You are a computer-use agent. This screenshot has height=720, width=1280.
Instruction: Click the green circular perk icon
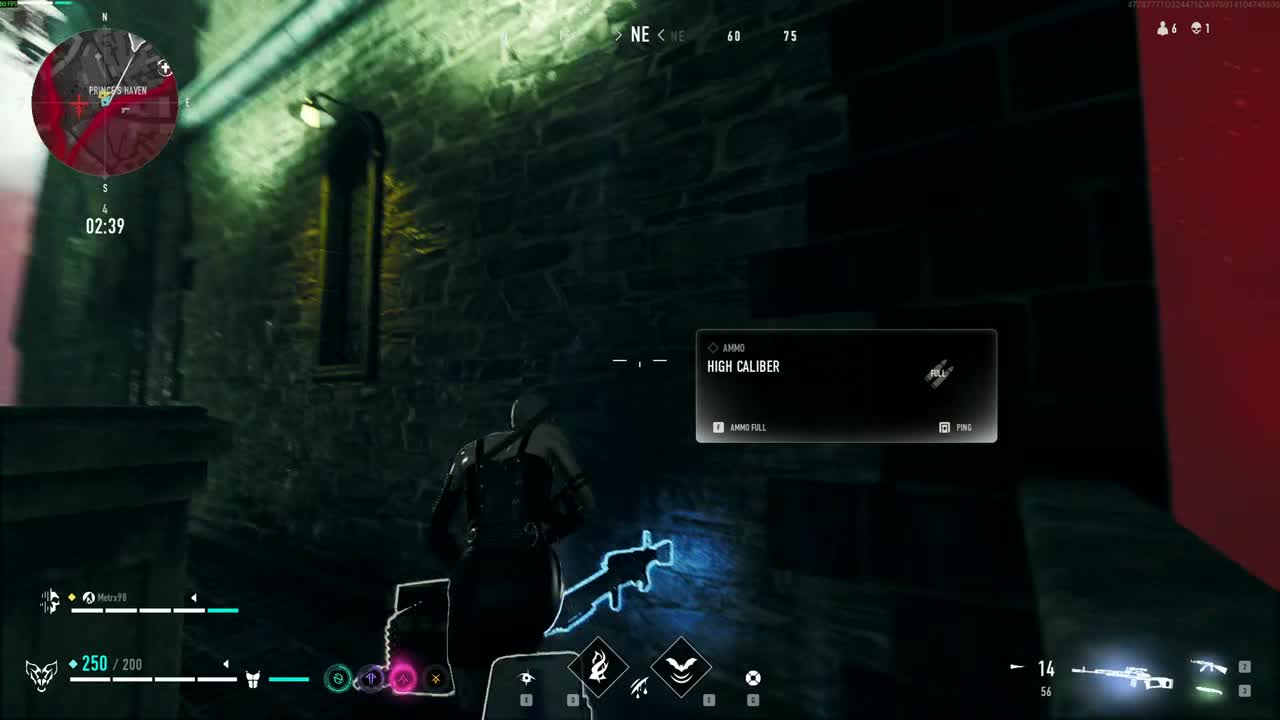(x=338, y=677)
